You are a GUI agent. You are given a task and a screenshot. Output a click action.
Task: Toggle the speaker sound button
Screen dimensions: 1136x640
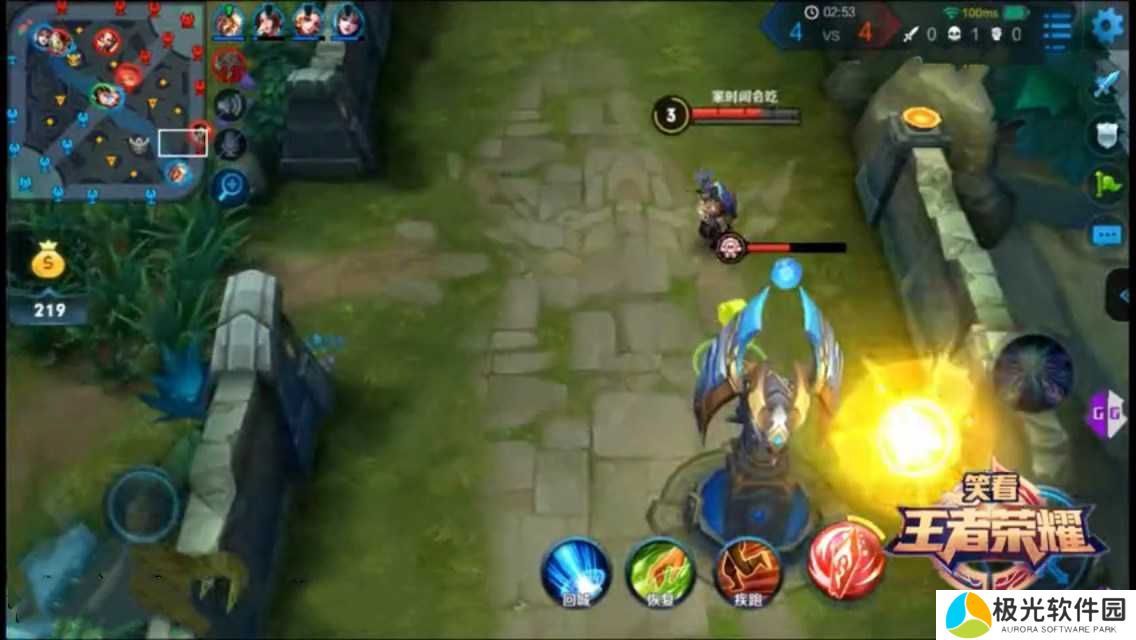tap(230, 104)
